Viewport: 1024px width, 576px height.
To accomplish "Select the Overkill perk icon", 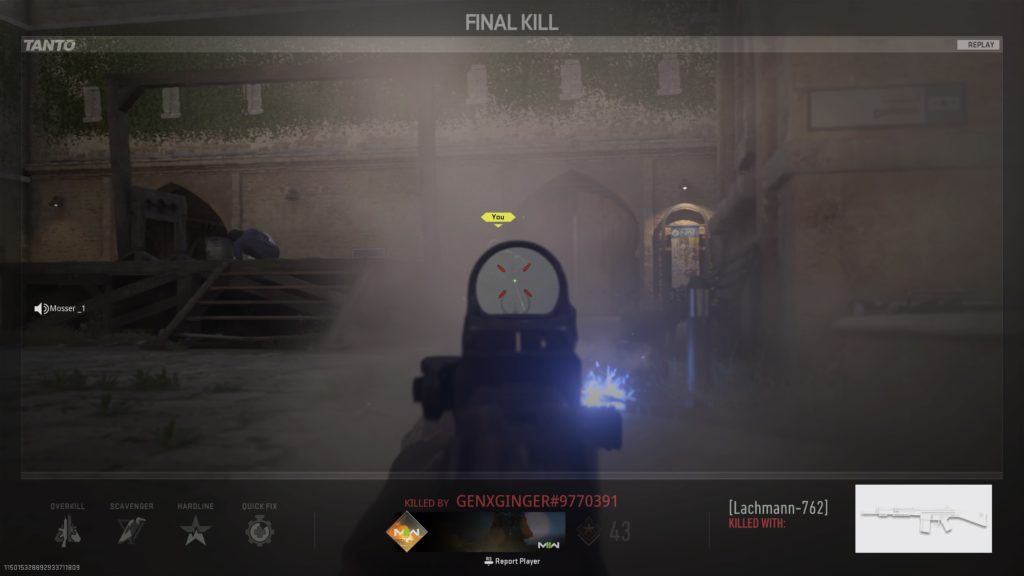I will (x=68, y=530).
